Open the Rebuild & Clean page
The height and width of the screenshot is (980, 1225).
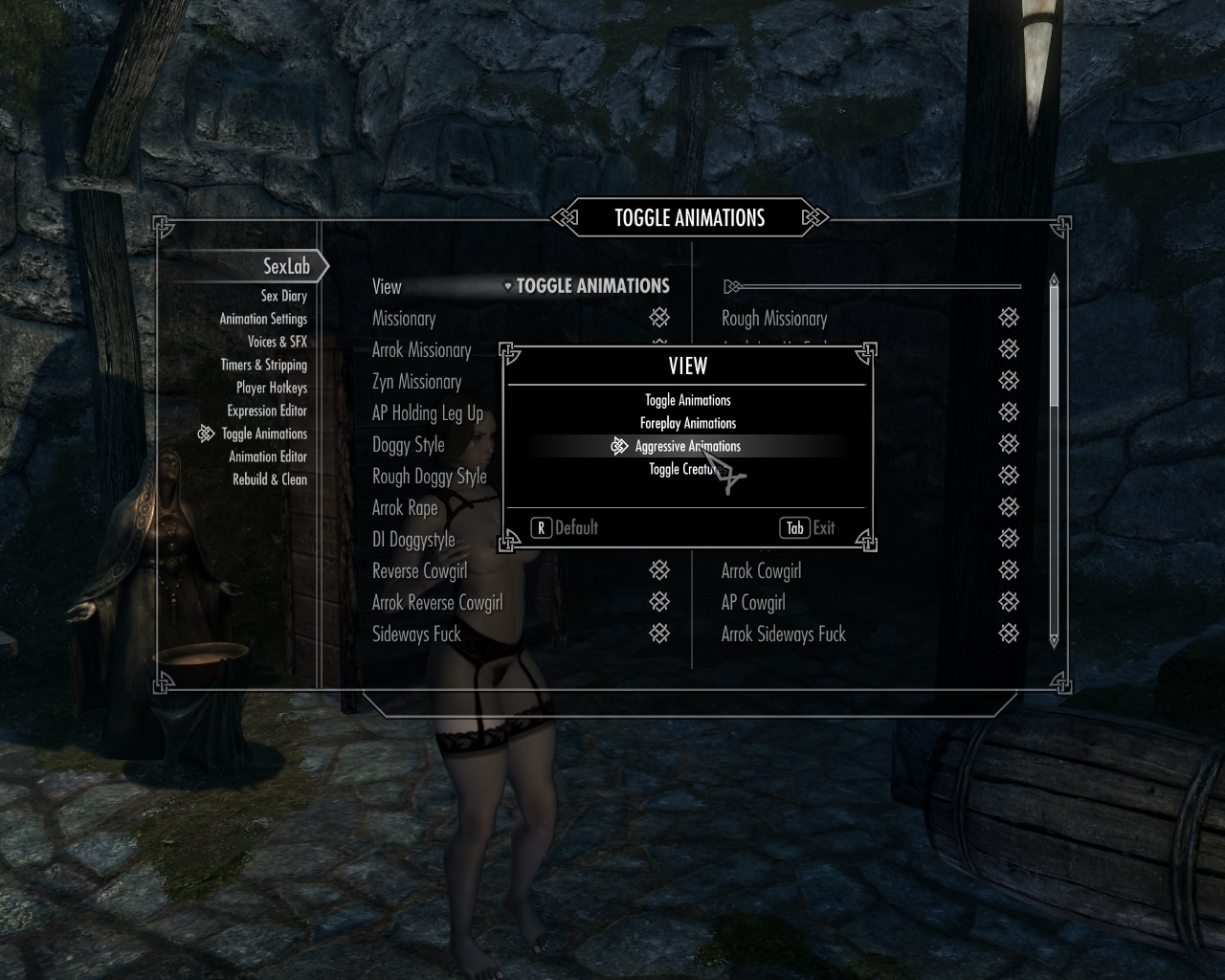tap(269, 479)
